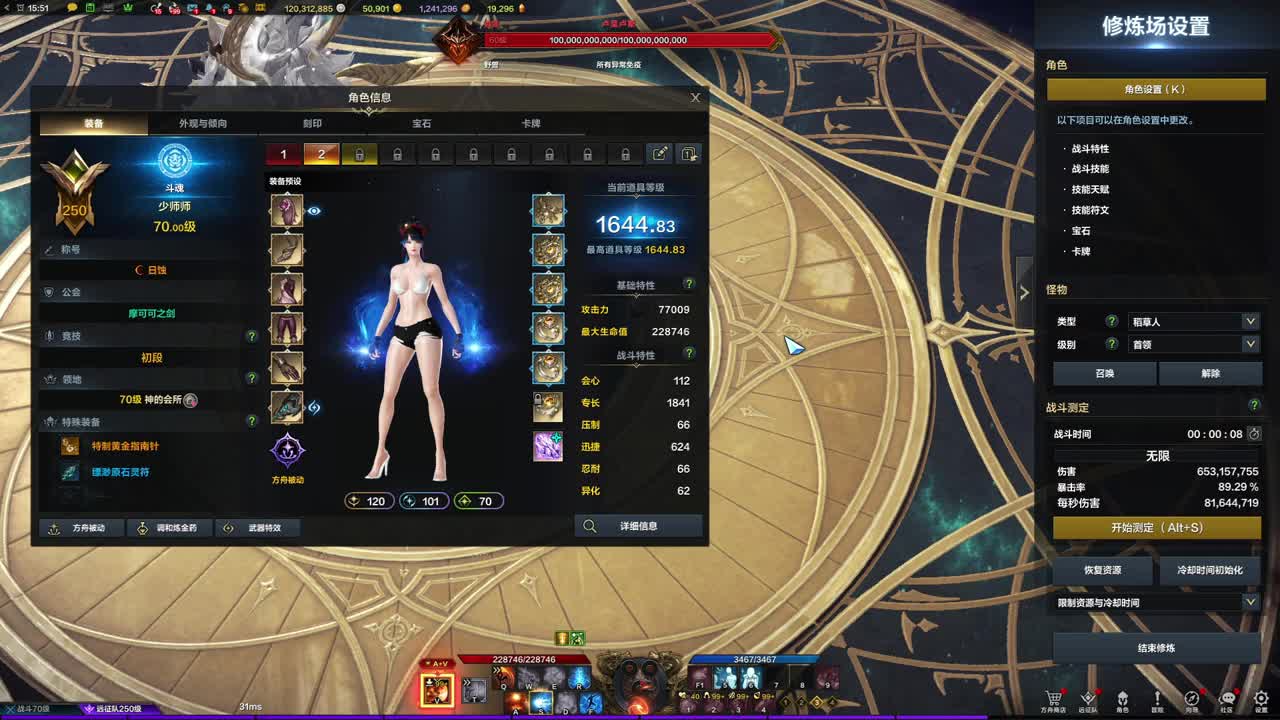Close the 角色信息 window

pos(695,98)
